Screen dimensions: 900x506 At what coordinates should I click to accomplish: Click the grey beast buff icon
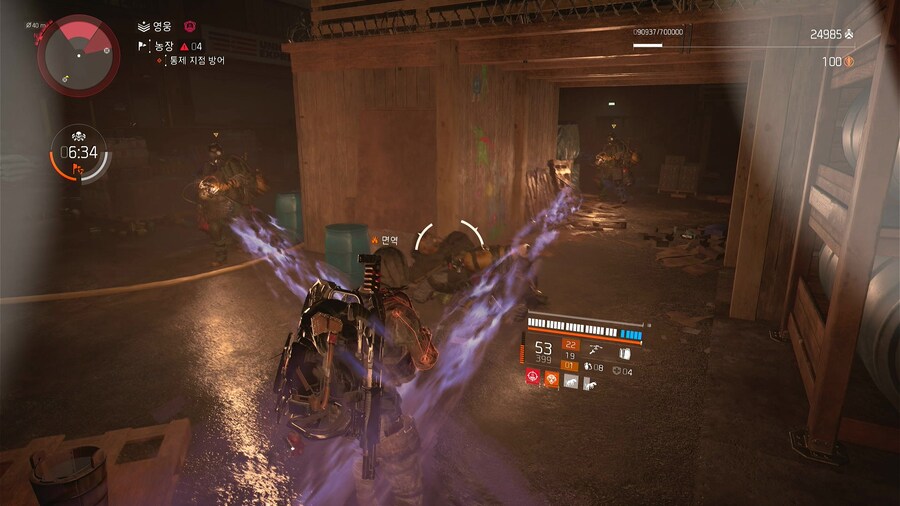[x=570, y=380]
